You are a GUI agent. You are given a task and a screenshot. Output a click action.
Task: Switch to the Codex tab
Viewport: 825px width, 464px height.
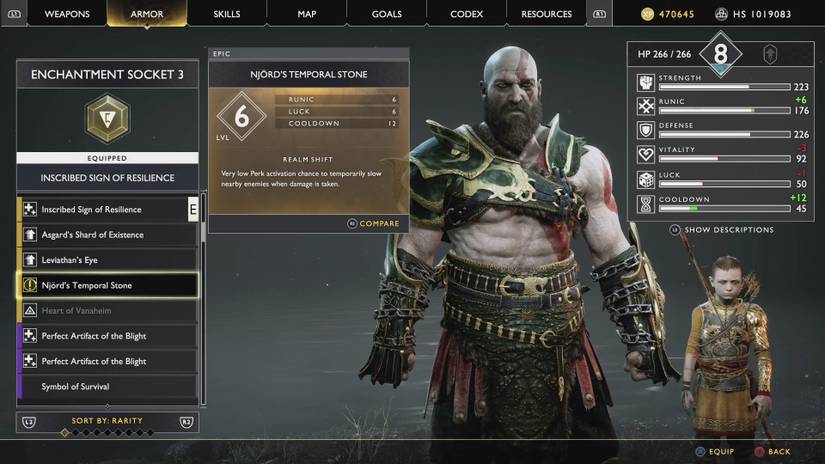pos(466,14)
